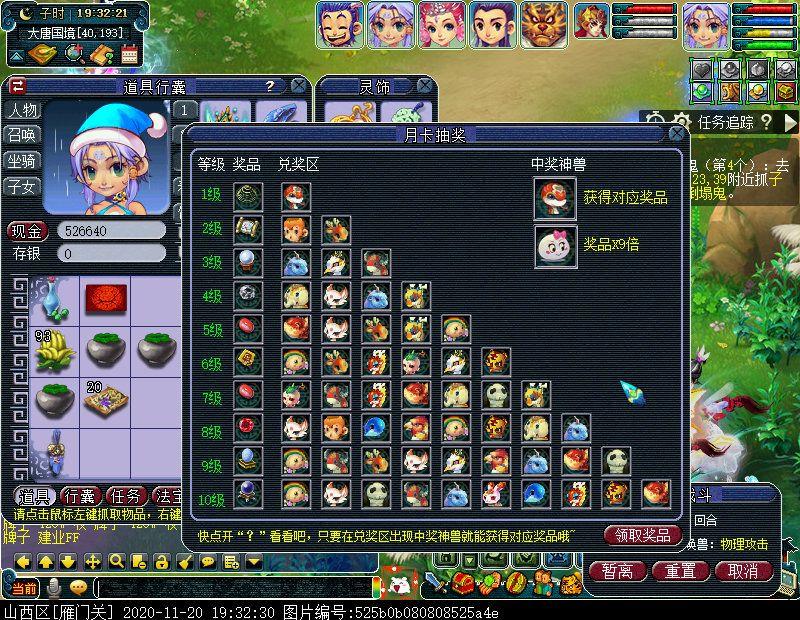
Task: Select the red carpet item slot
Action: click(104, 298)
